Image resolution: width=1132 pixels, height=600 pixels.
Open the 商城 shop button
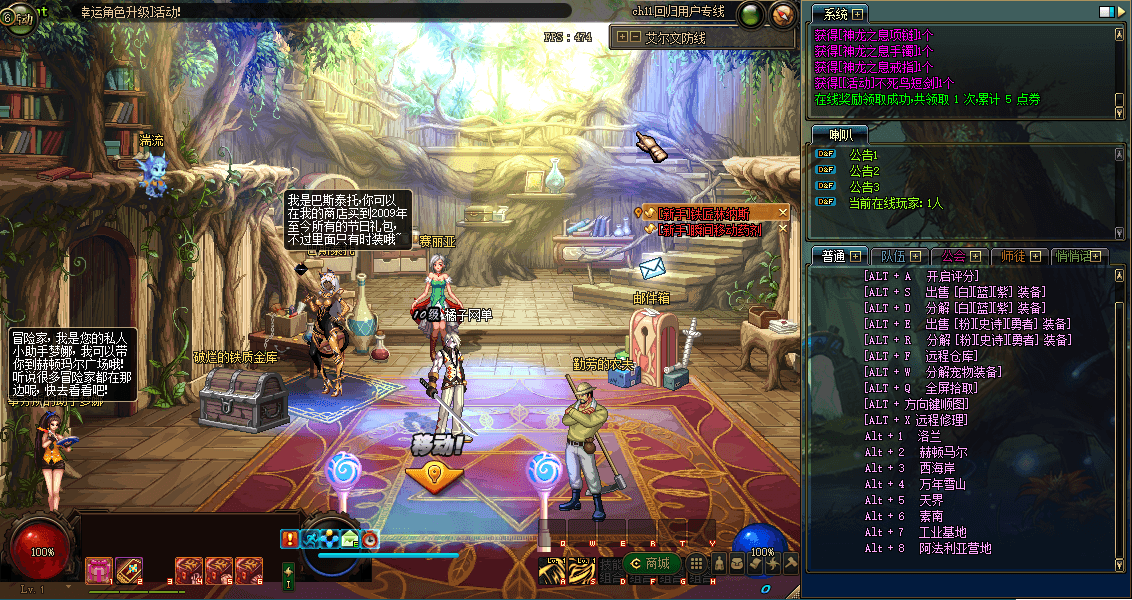(646, 564)
